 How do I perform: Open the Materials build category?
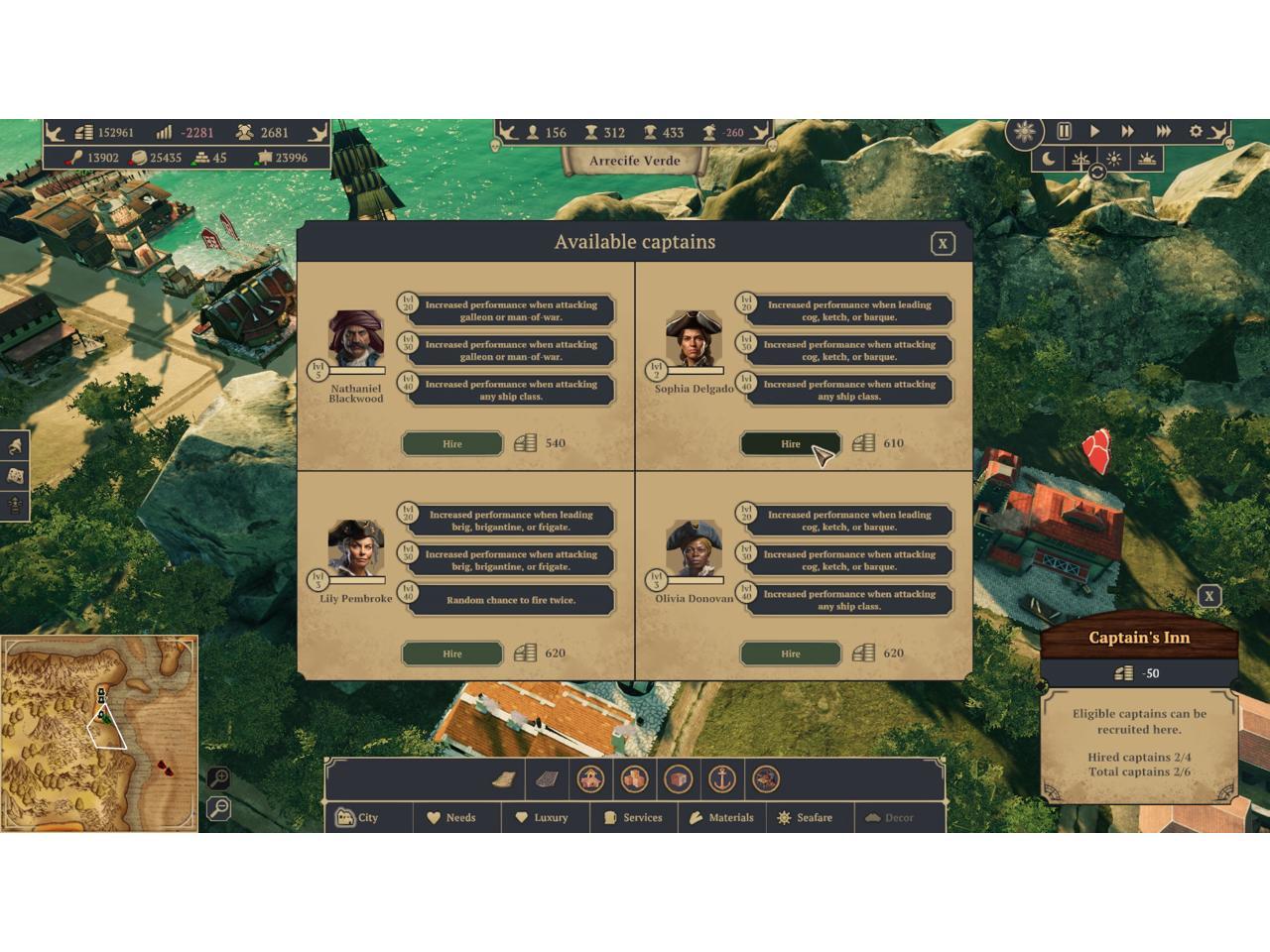click(721, 818)
